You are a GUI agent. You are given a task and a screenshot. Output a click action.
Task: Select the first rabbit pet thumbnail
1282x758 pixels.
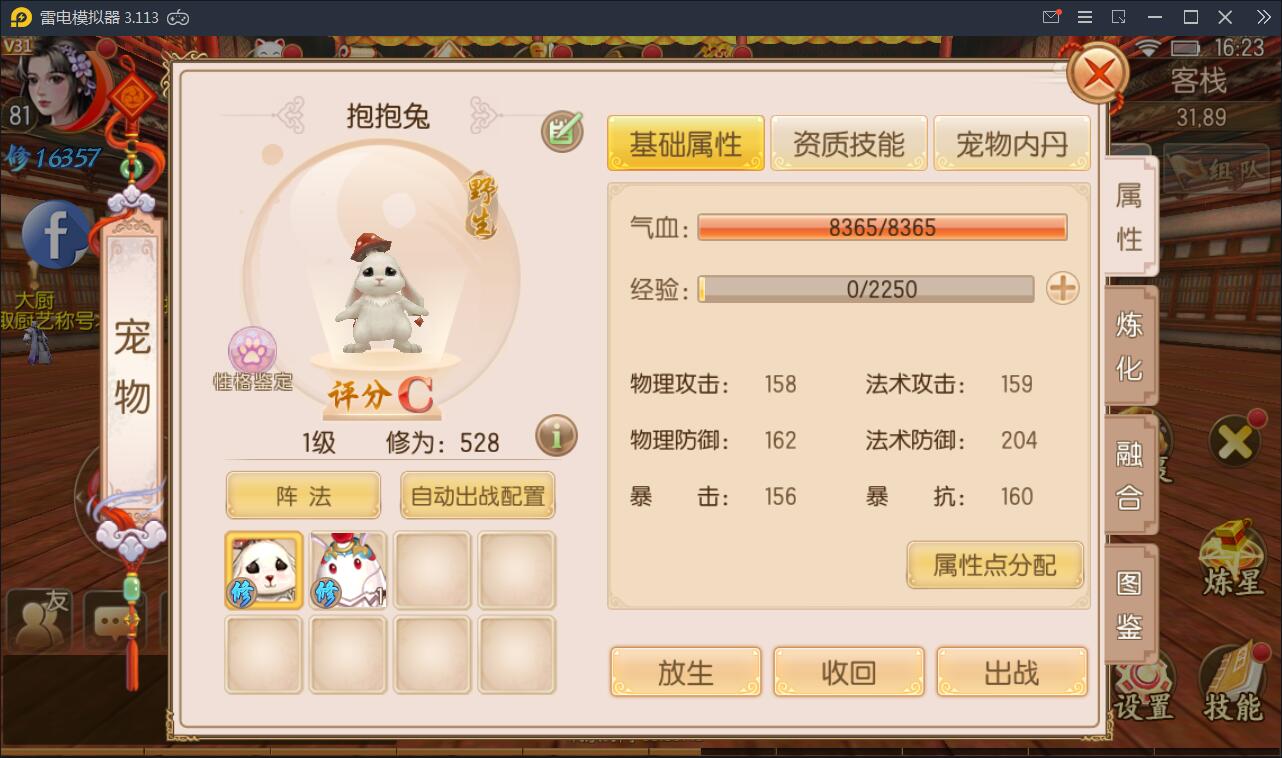coord(263,571)
